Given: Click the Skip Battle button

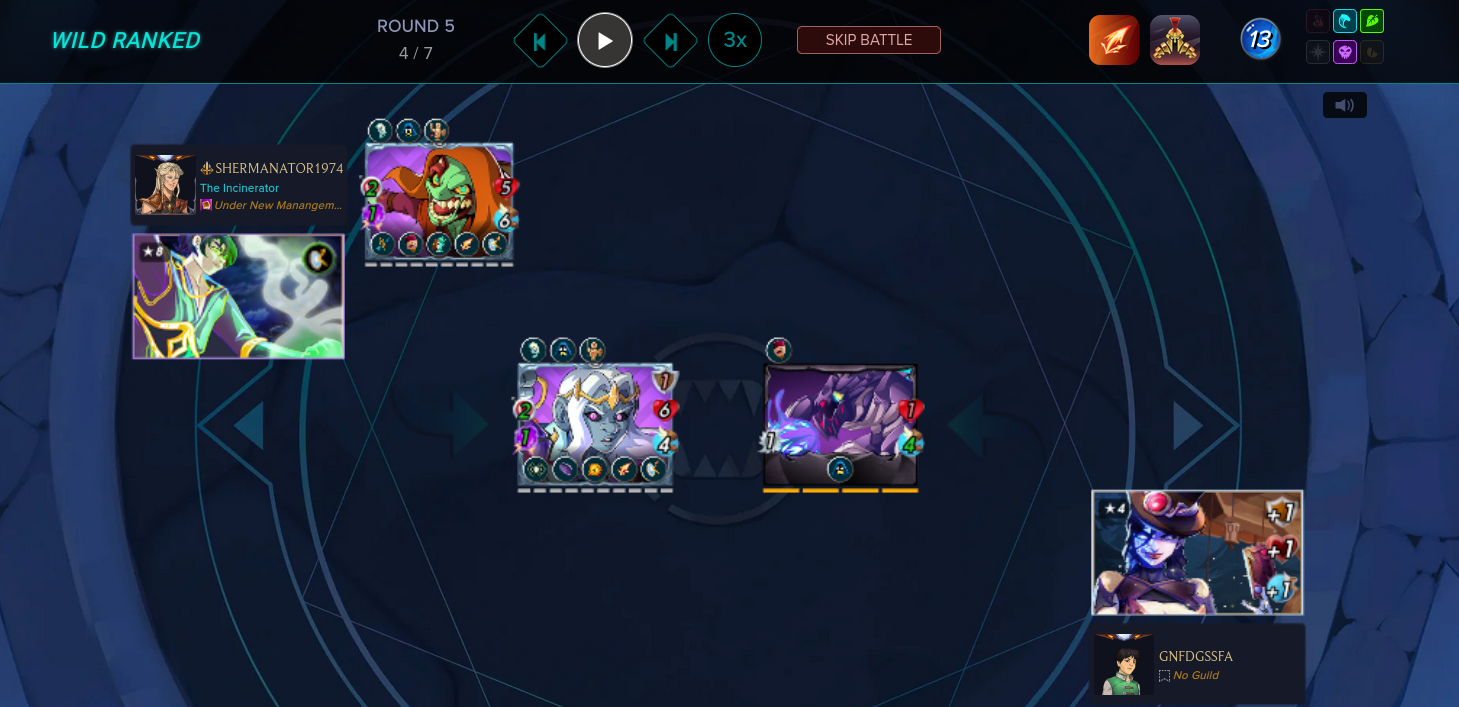Looking at the screenshot, I should pyautogui.click(x=868, y=40).
